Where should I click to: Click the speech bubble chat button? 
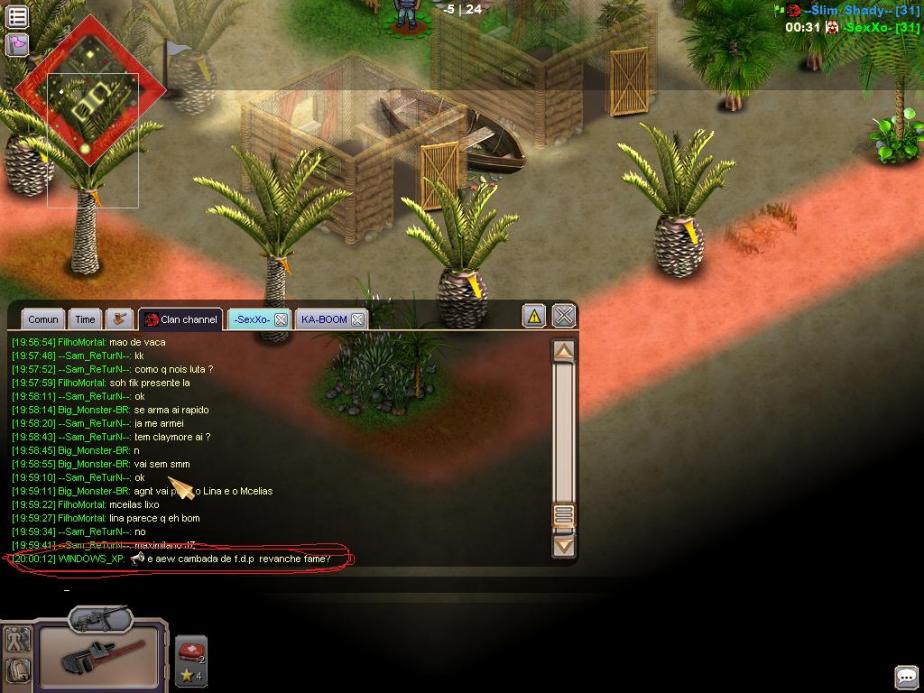pos(906,677)
